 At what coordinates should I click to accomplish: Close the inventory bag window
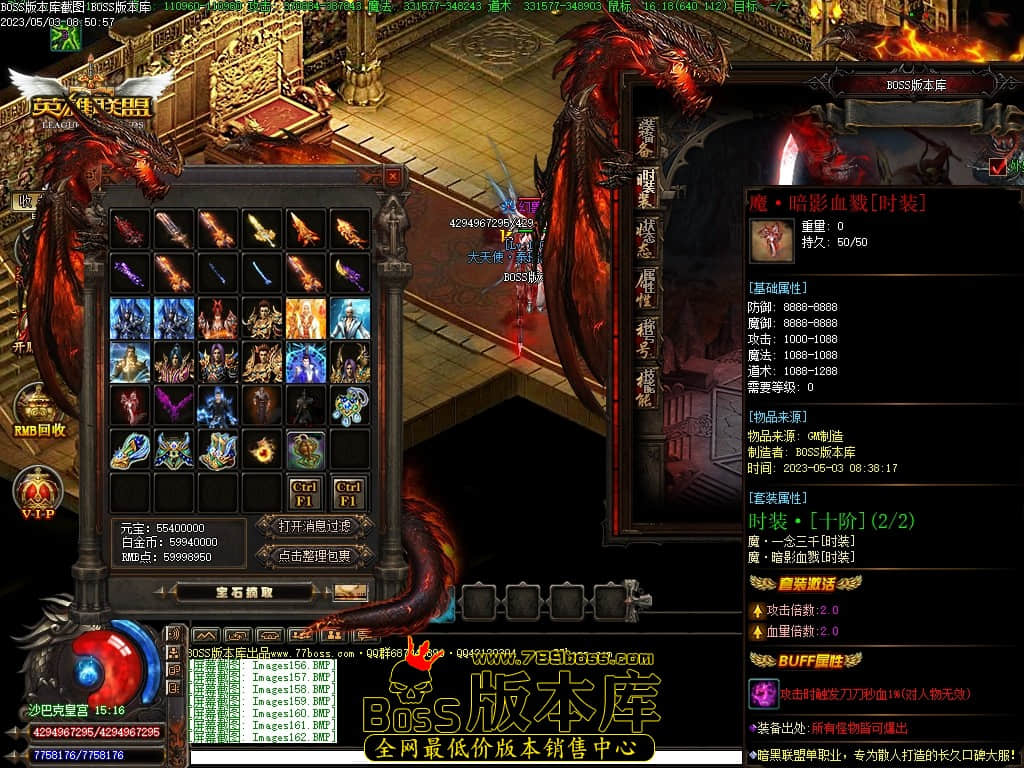(x=393, y=177)
